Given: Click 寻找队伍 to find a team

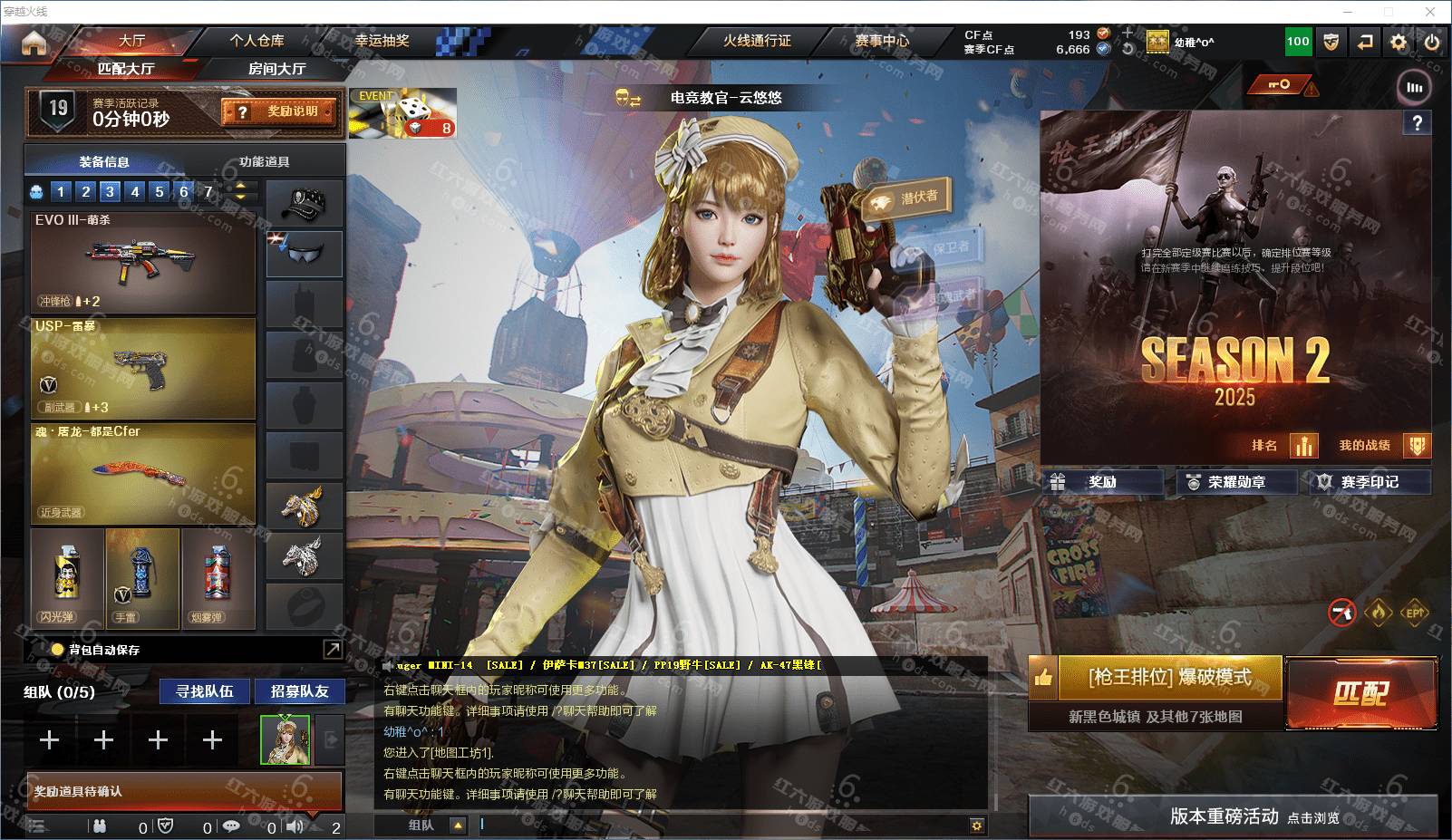Looking at the screenshot, I should pos(205,691).
